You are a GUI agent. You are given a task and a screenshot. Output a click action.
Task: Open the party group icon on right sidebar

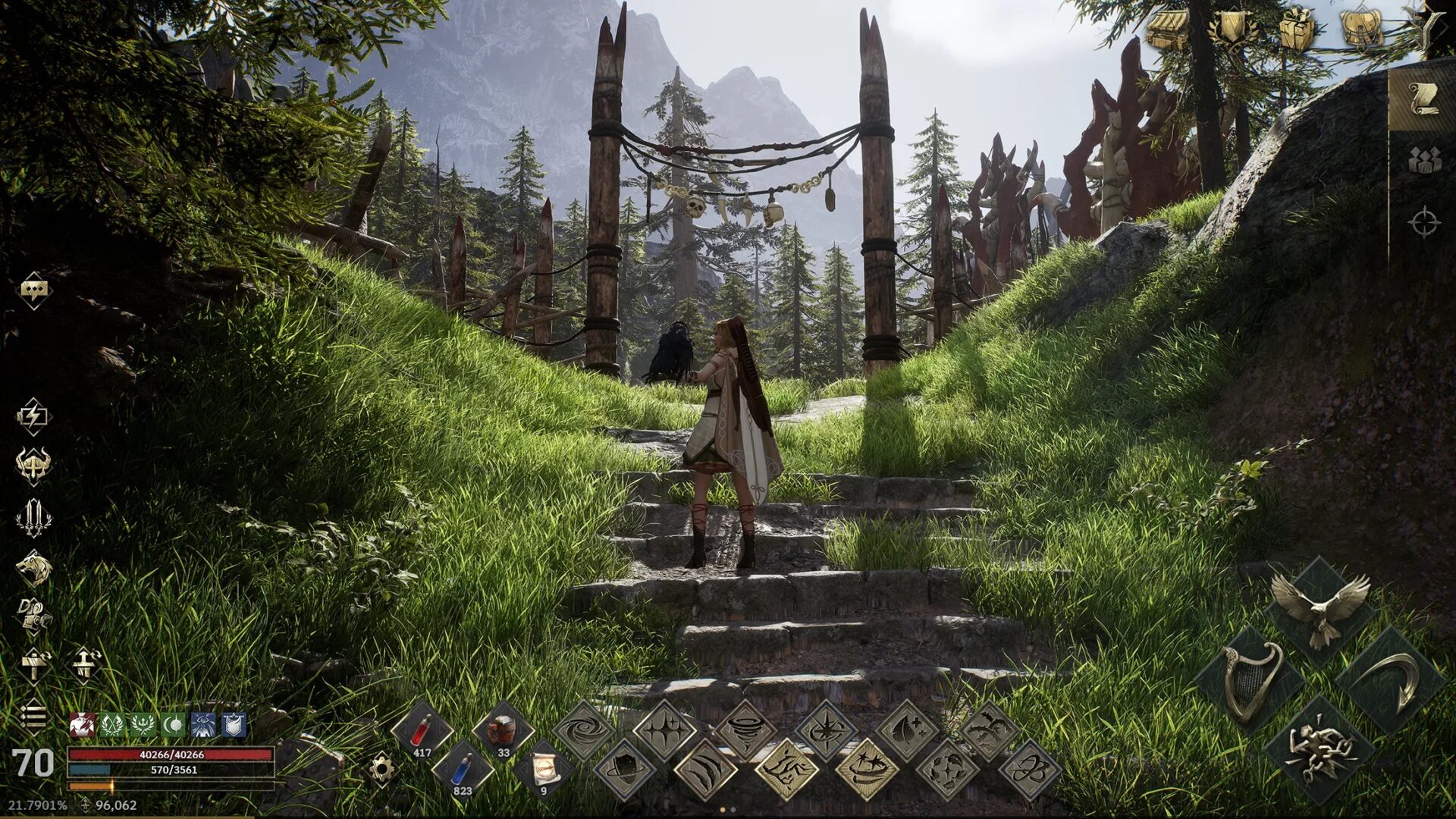tap(1424, 161)
